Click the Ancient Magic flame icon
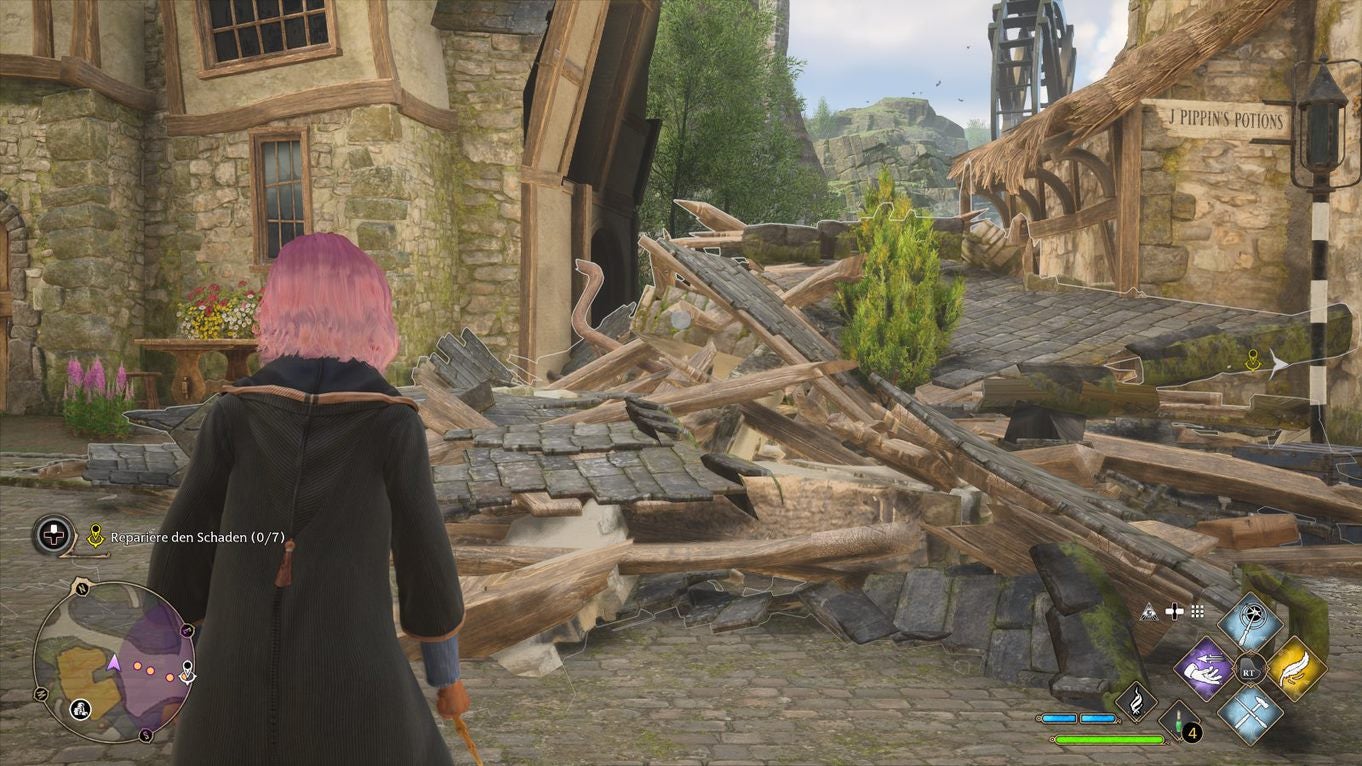The width and height of the screenshot is (1362, 766). 1138,702
